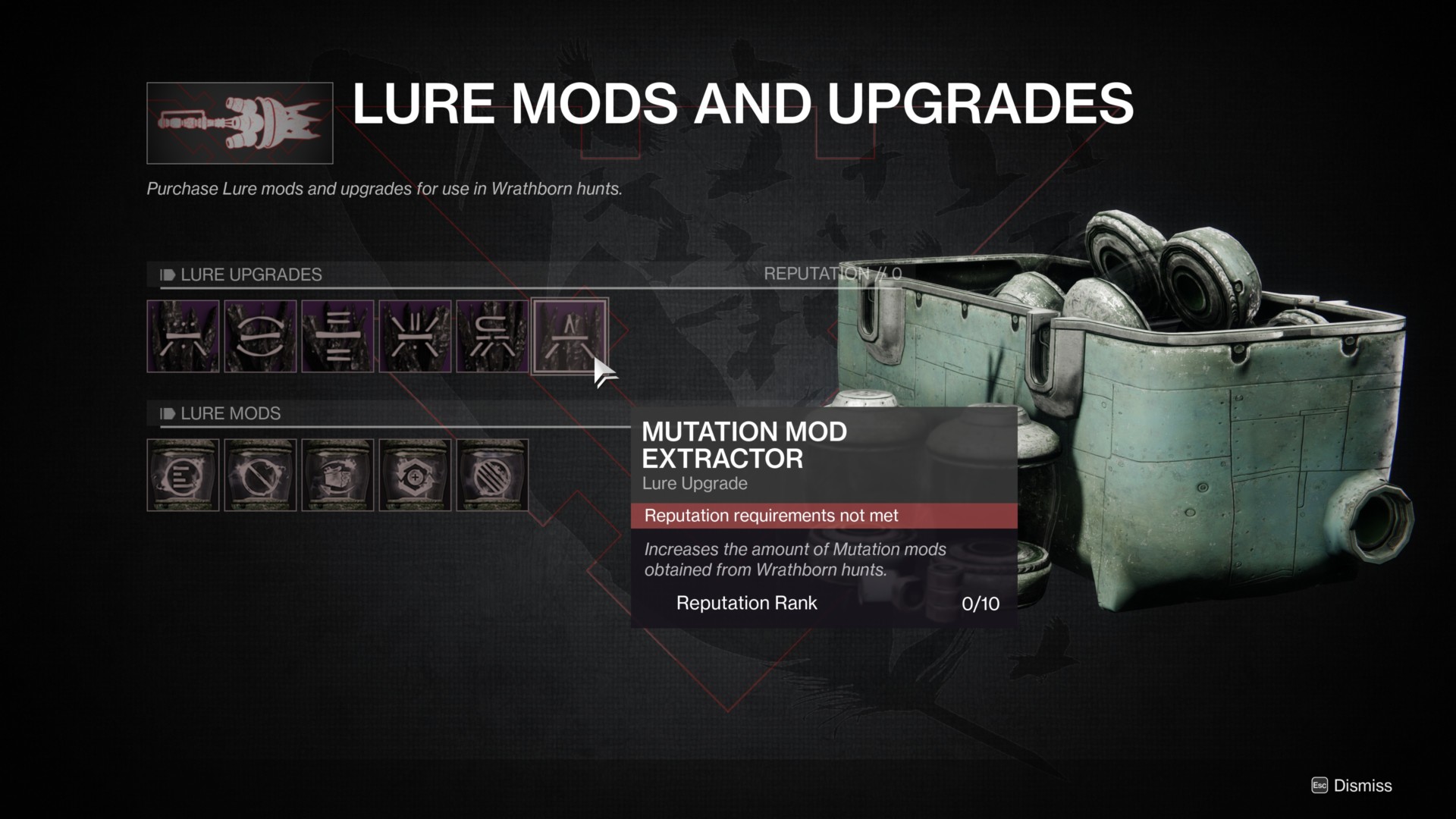Viewport: 1456px width, 819px height.
Task: Select the first Lure Upgrade rune icon
Action: point(184,336)
